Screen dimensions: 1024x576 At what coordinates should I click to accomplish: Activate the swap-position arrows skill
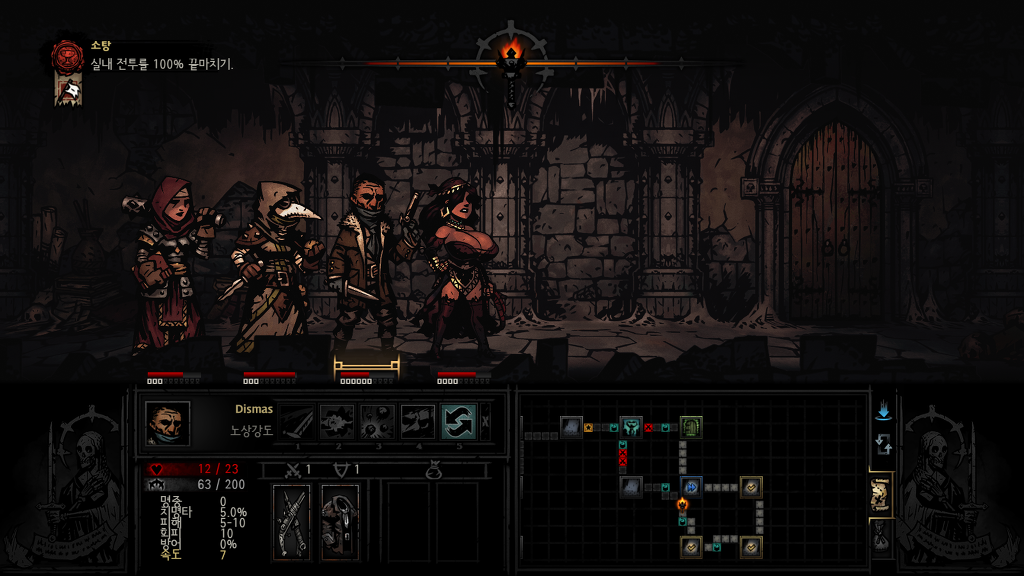[x=458, y=422]
